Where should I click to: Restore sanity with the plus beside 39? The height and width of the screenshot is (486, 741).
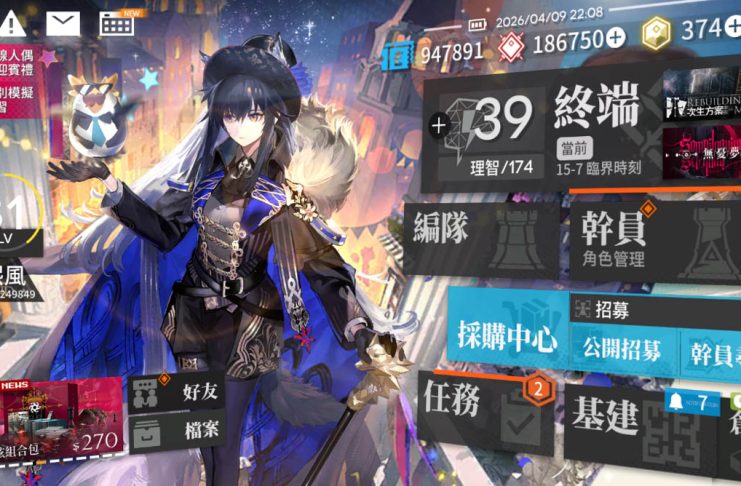437,126
